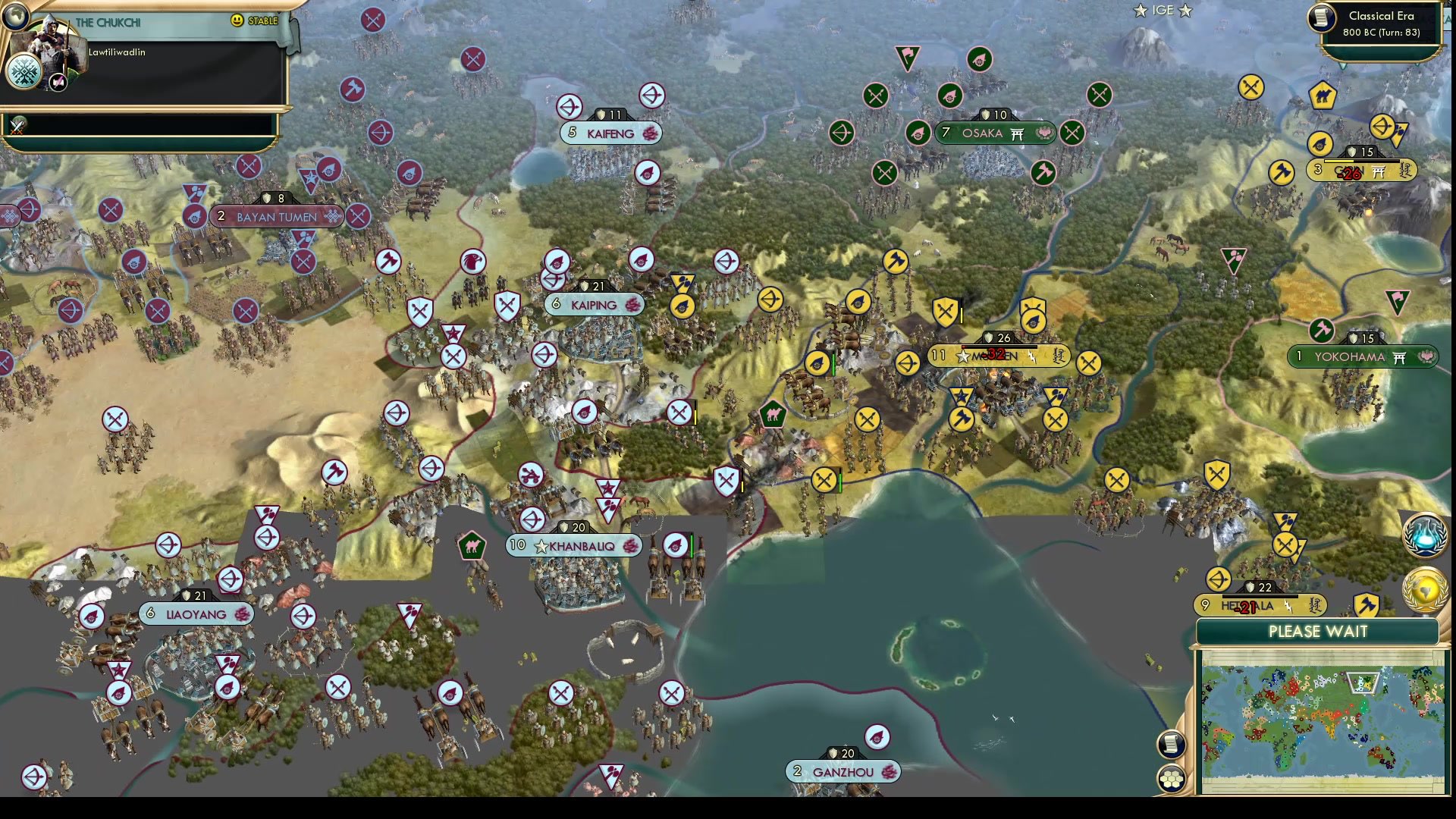Screen dimensions: 1456x819
Task: Click the smiley STABLE status indicator
Action: pyautogui.click(x=237, y=21)
